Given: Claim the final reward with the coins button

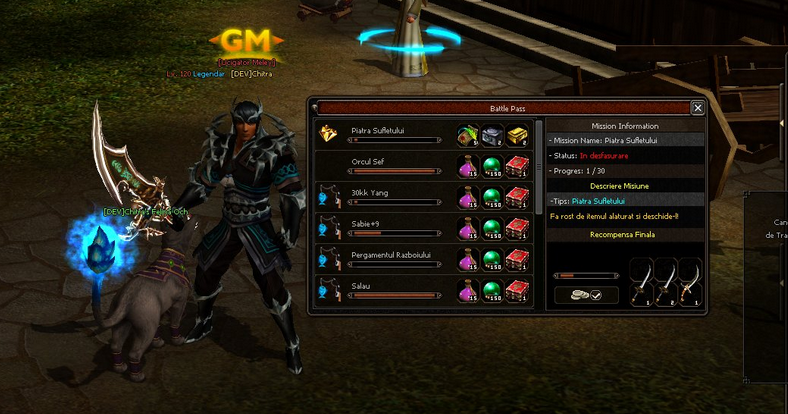Looking at the screenshot, I should pos(587,295).
